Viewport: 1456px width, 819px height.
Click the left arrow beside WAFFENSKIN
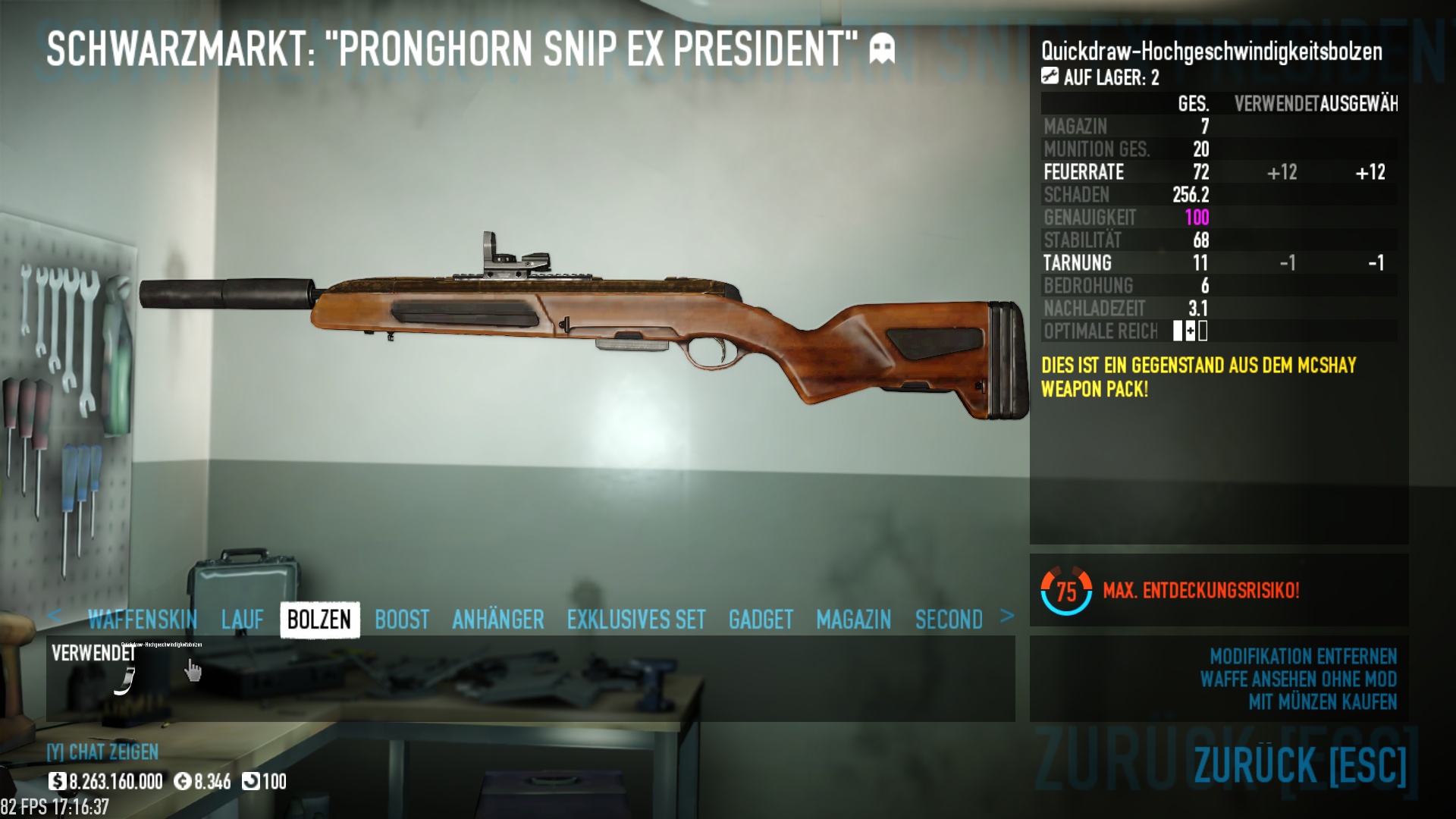(x=54, y=616)
